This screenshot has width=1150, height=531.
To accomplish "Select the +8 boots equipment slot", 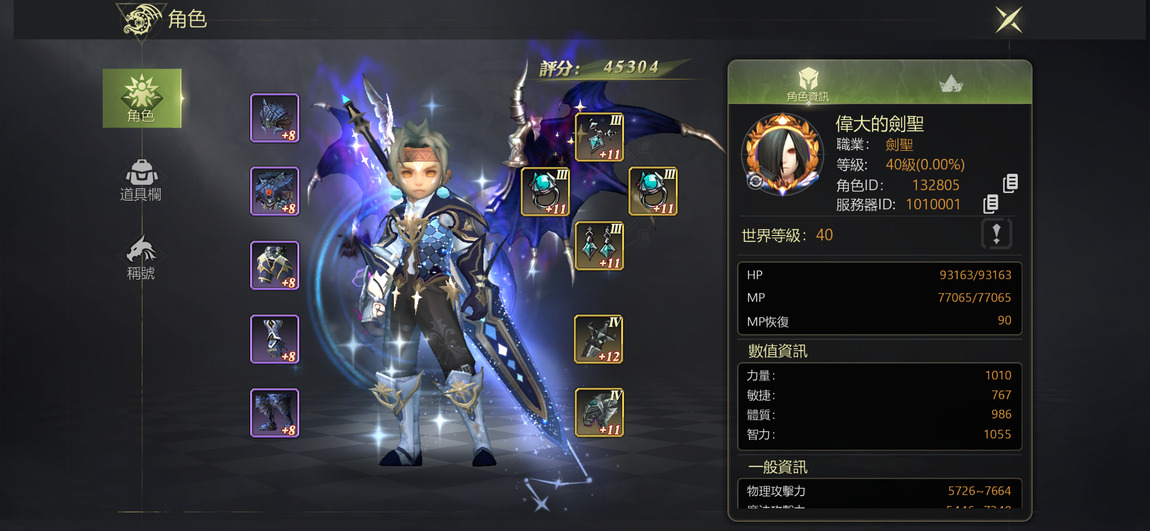I will pos(274,413).
